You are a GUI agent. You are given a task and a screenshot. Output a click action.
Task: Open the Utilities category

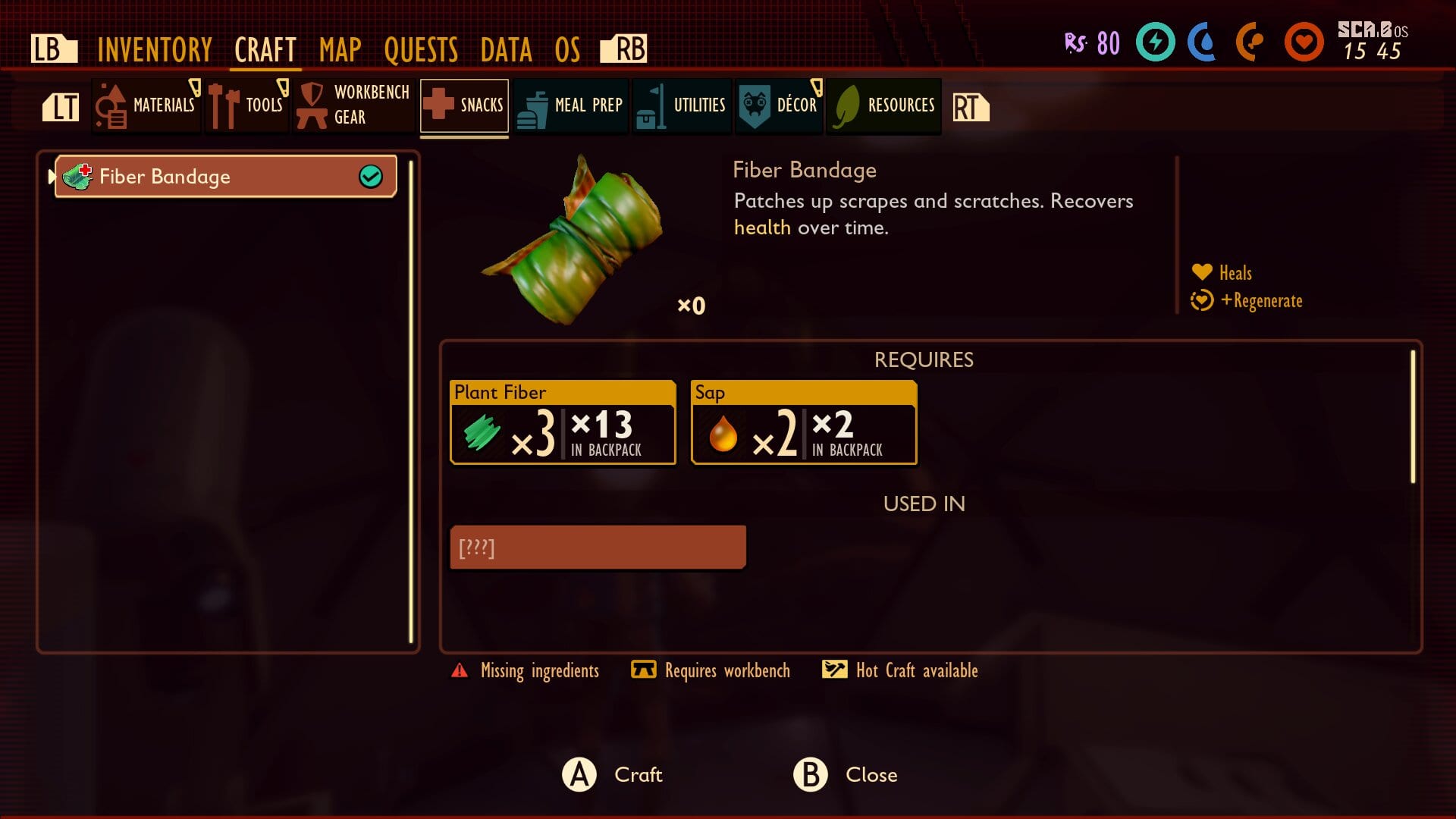coord(682,105)
